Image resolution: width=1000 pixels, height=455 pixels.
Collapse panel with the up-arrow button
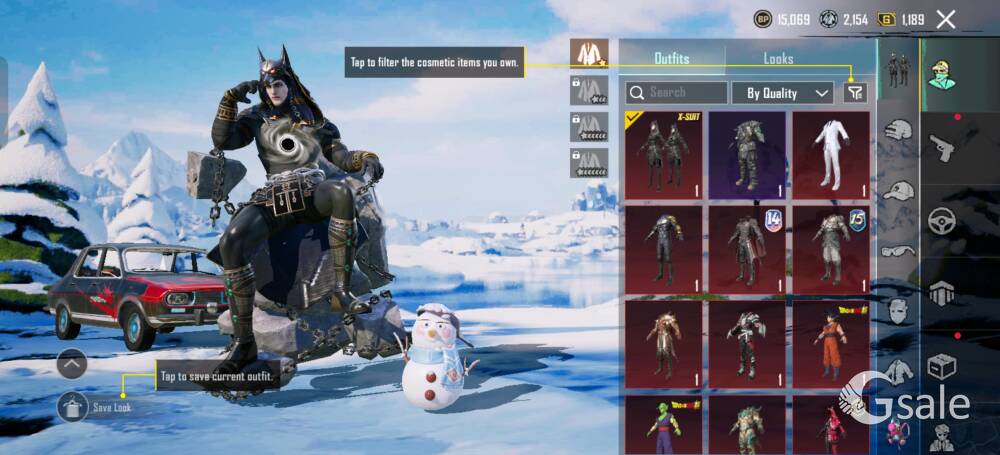[x=71, y=363]
